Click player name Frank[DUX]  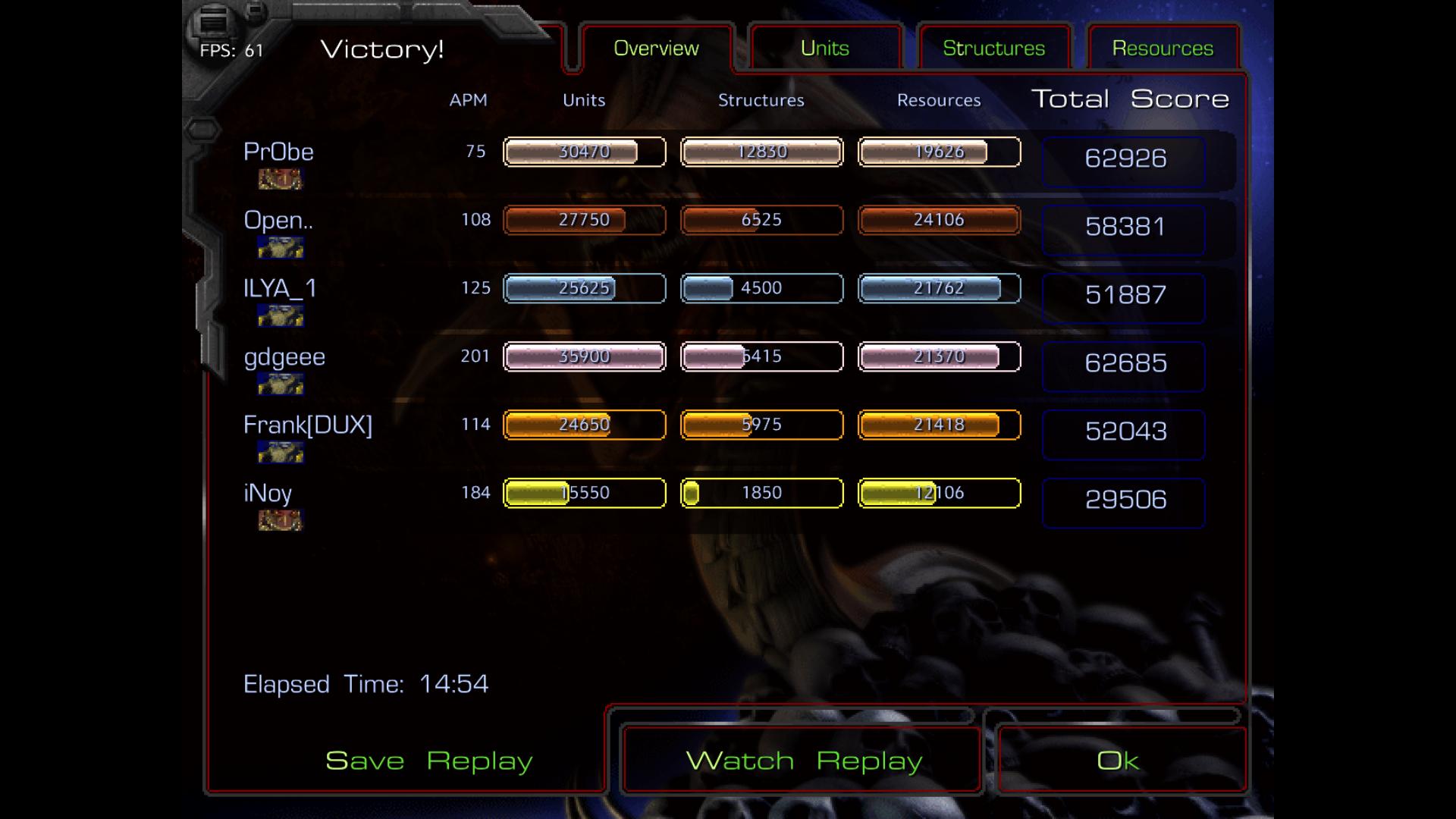(308, 425)
